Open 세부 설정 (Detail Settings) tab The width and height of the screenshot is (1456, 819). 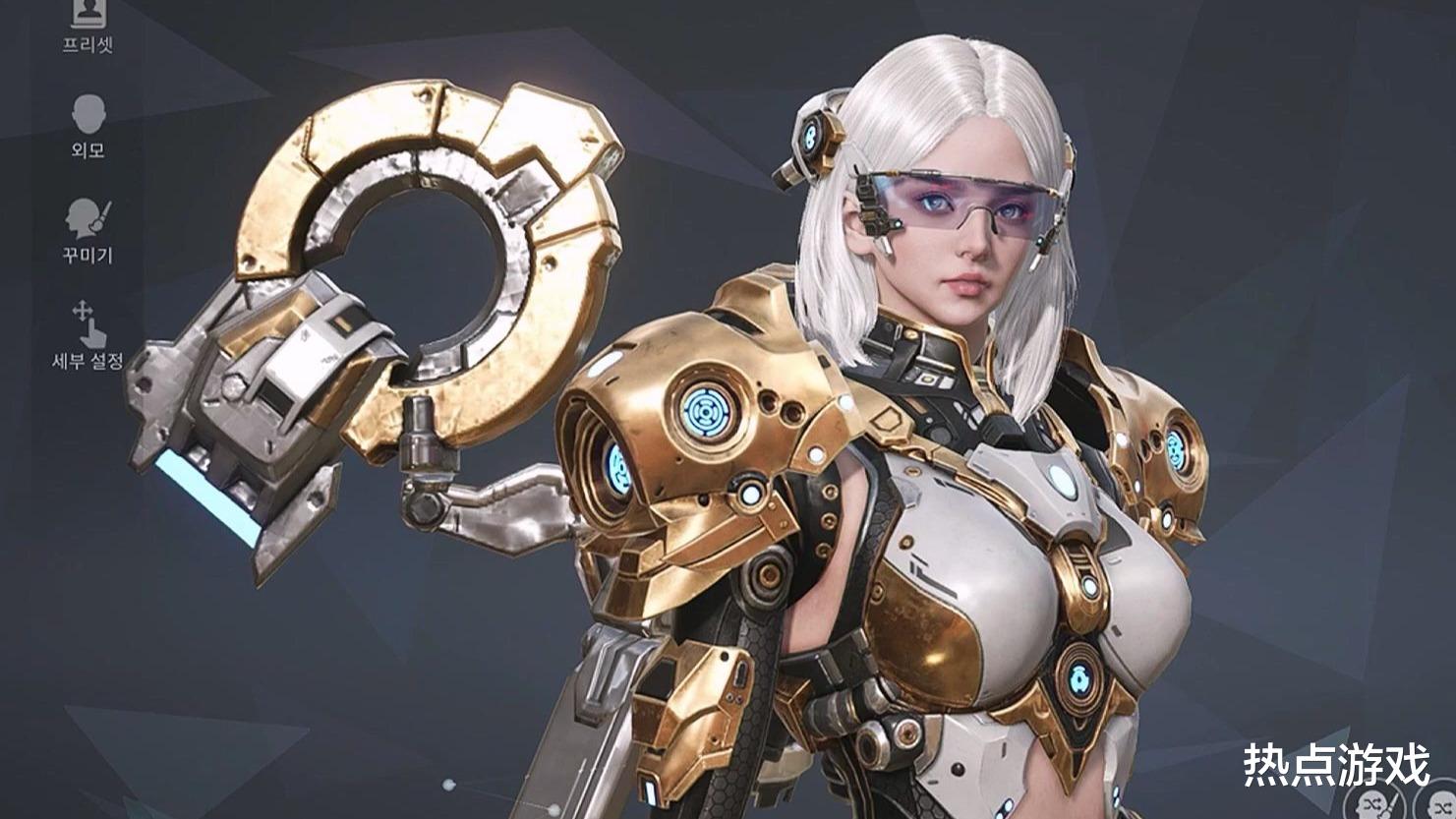click(x=88, y=335)
